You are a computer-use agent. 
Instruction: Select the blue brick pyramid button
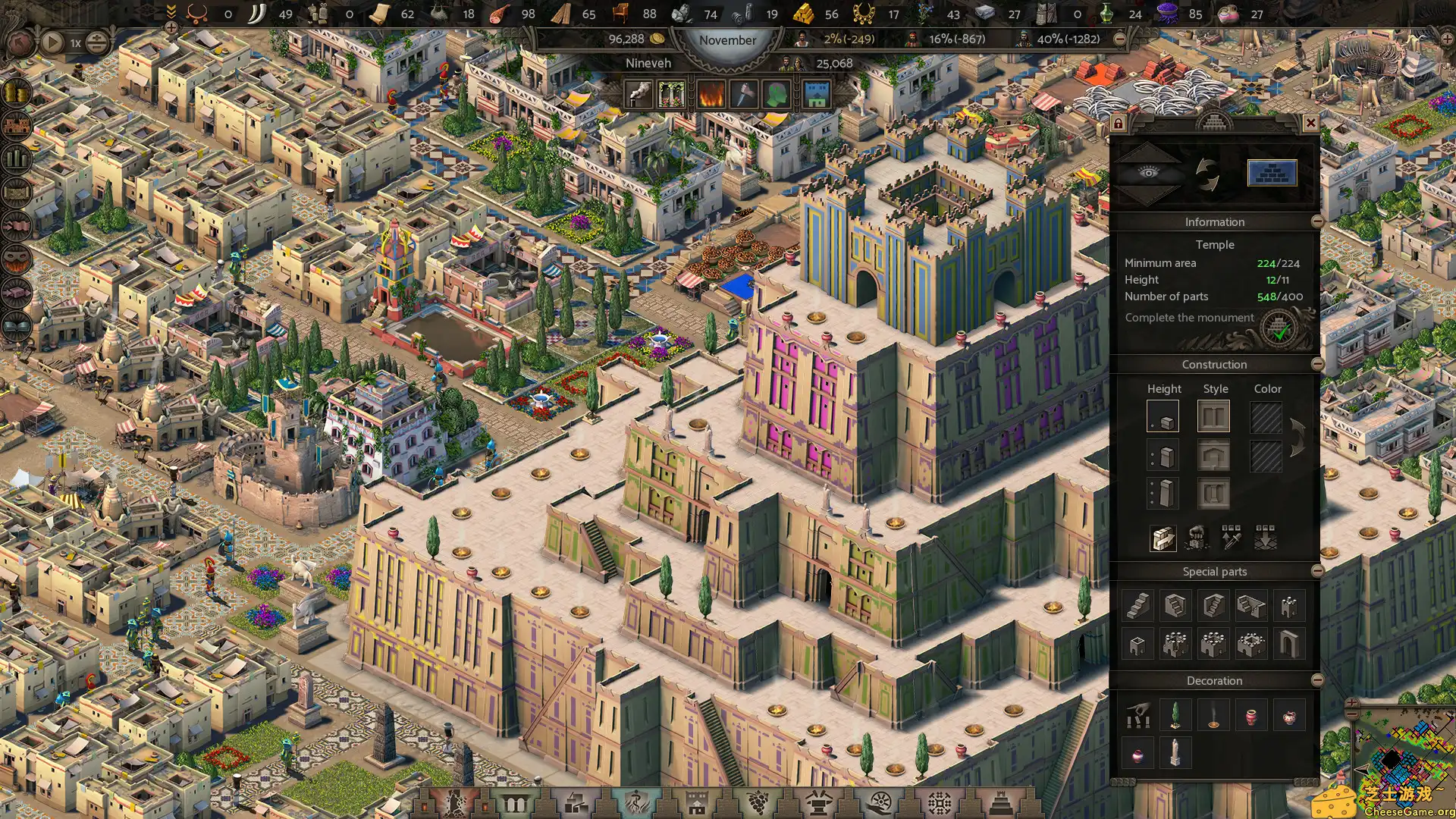coord(1272,174)
